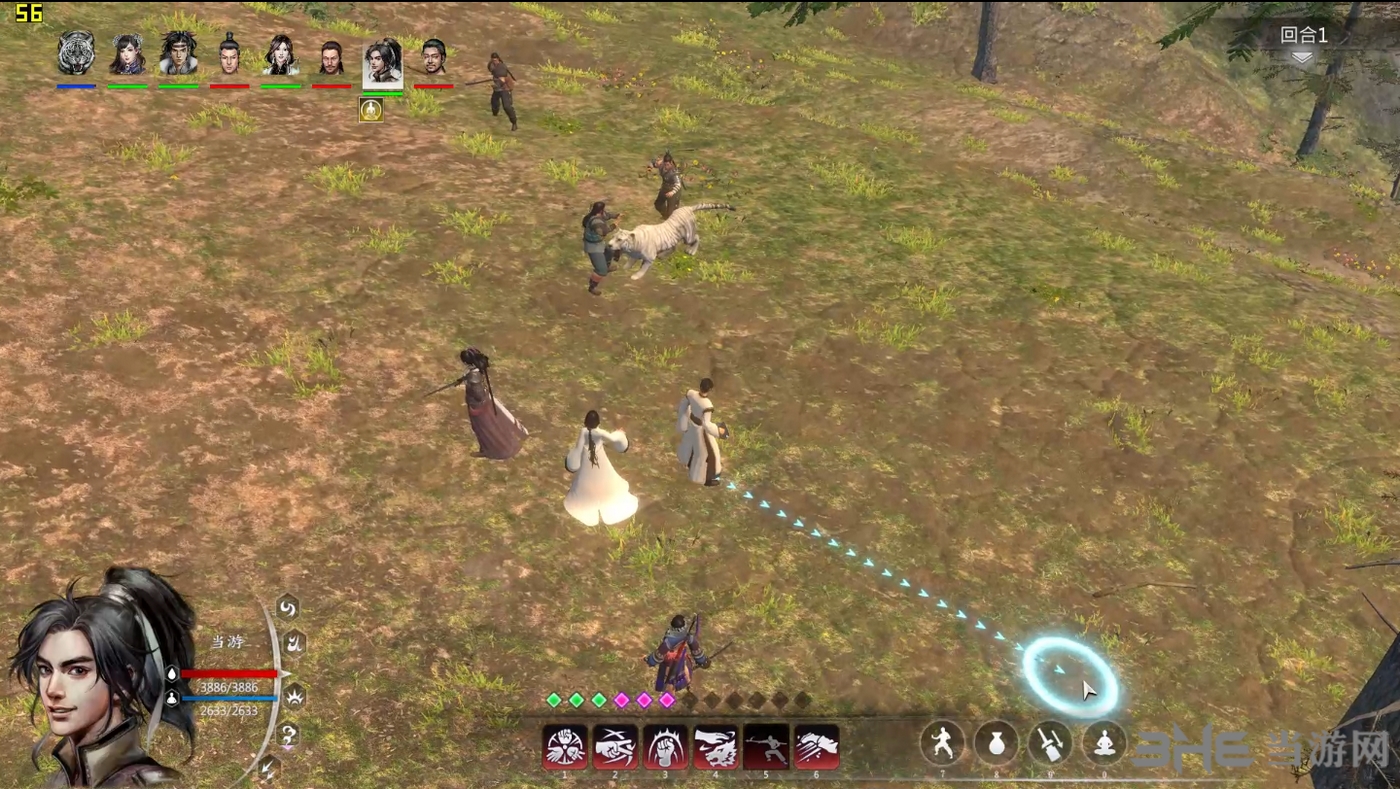
Task: Open the item pouch action
Action: pos(996,743)
